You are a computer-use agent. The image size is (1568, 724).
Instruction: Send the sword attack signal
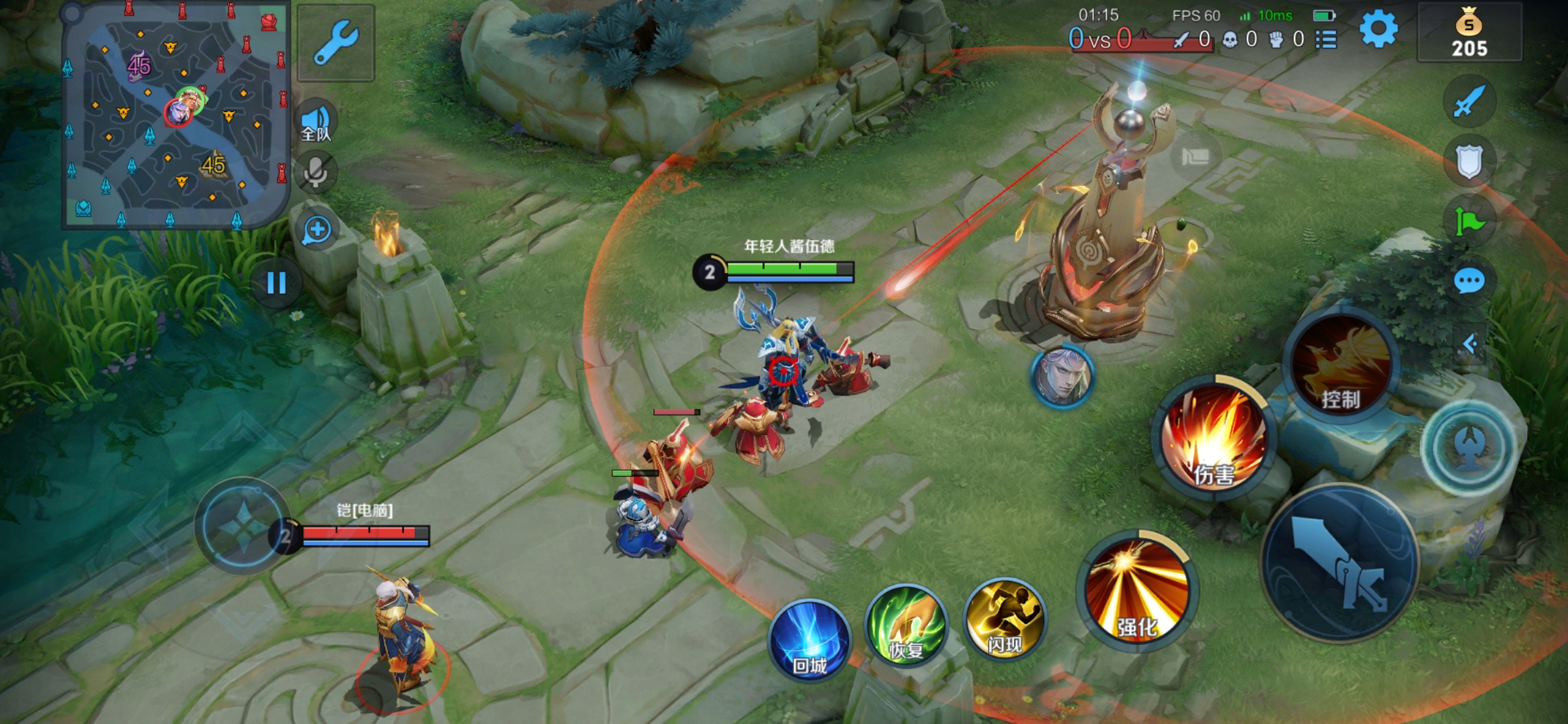coord(1469,102)
